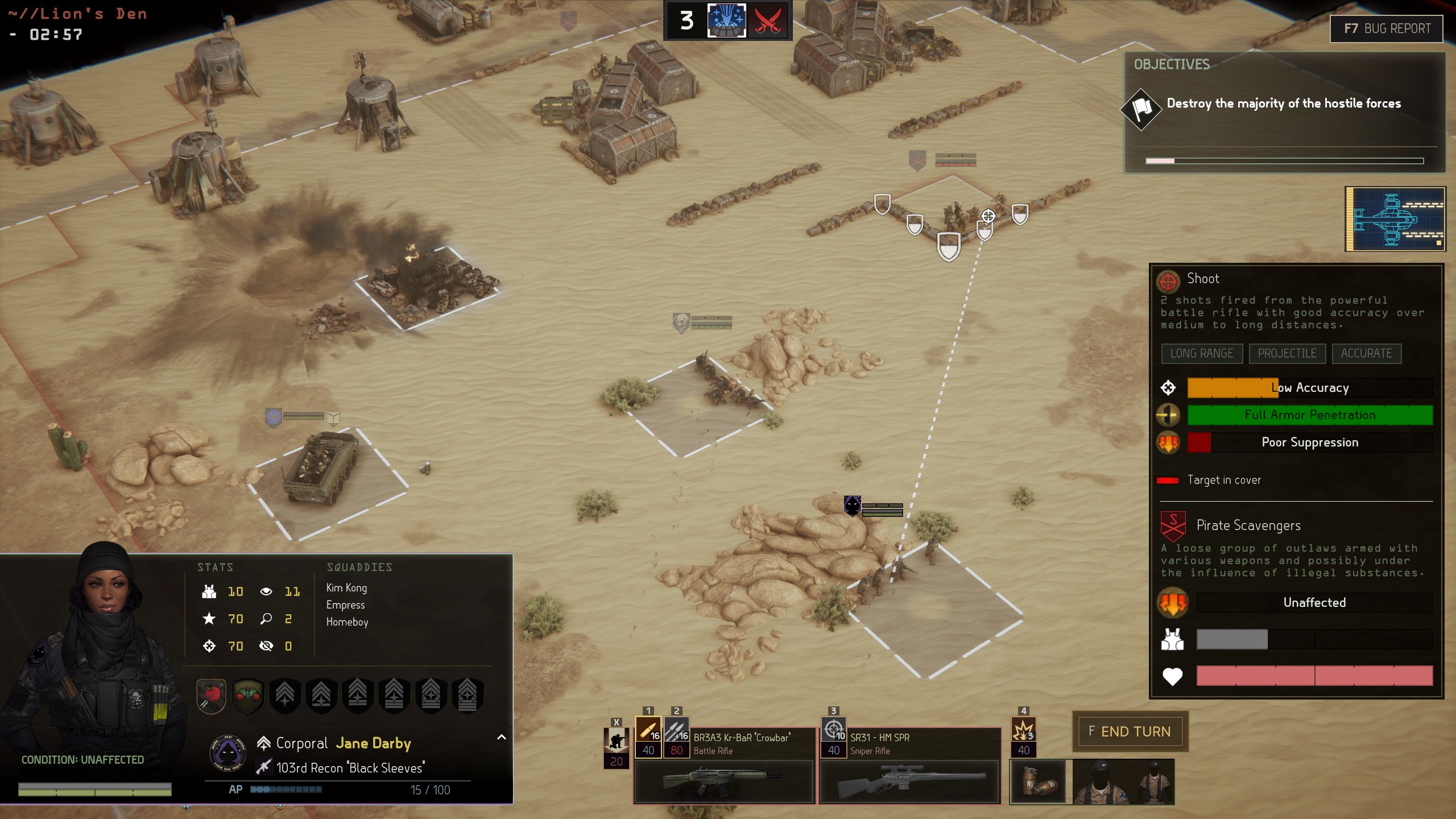The height and width of the screenshot is (819, 1456).
Task: Select the blue player faction turn icon
Action: click(x=726, y=21)
